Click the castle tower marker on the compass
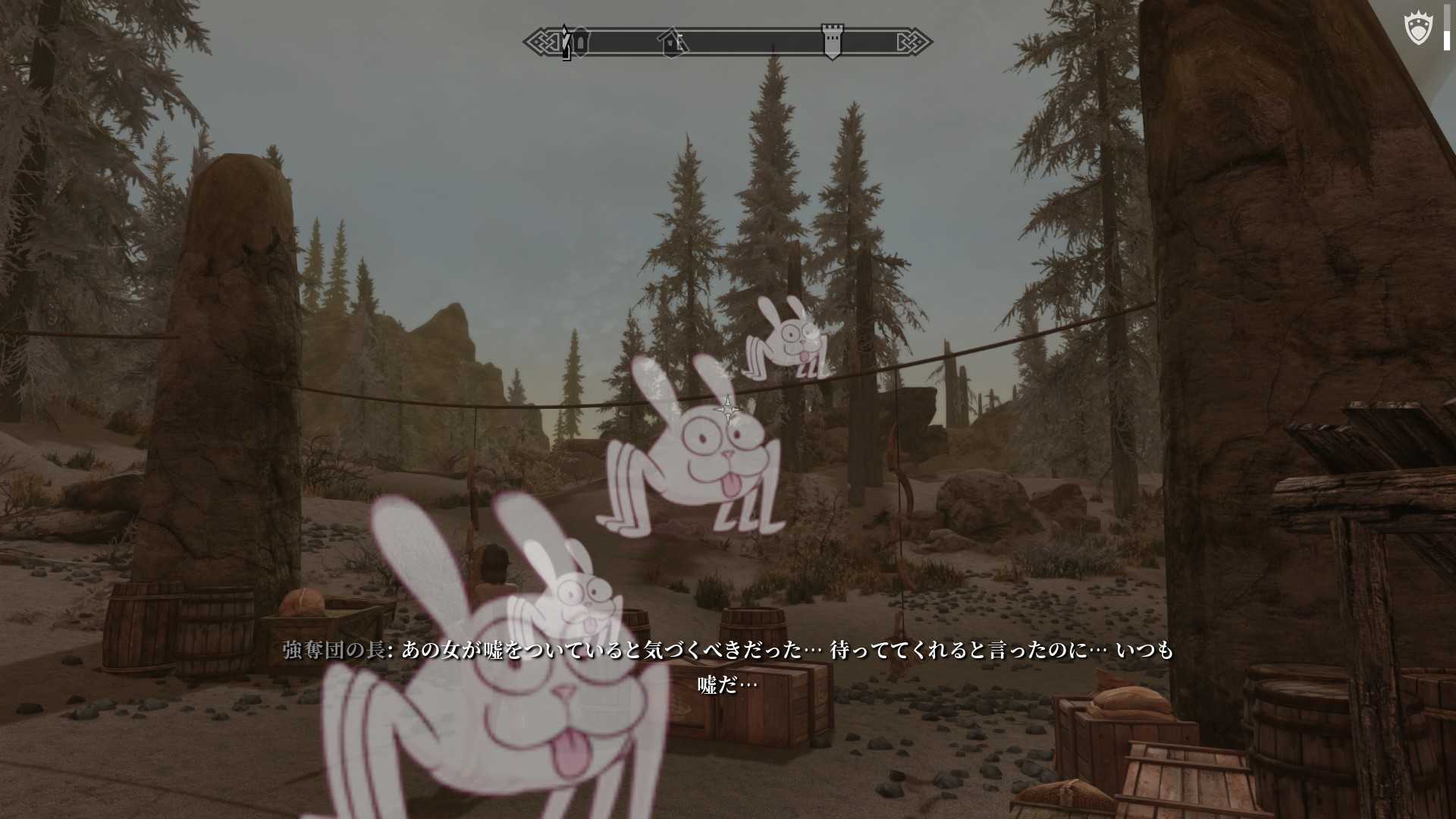Viewport: 1456px width, 819px height. (832, 41)
